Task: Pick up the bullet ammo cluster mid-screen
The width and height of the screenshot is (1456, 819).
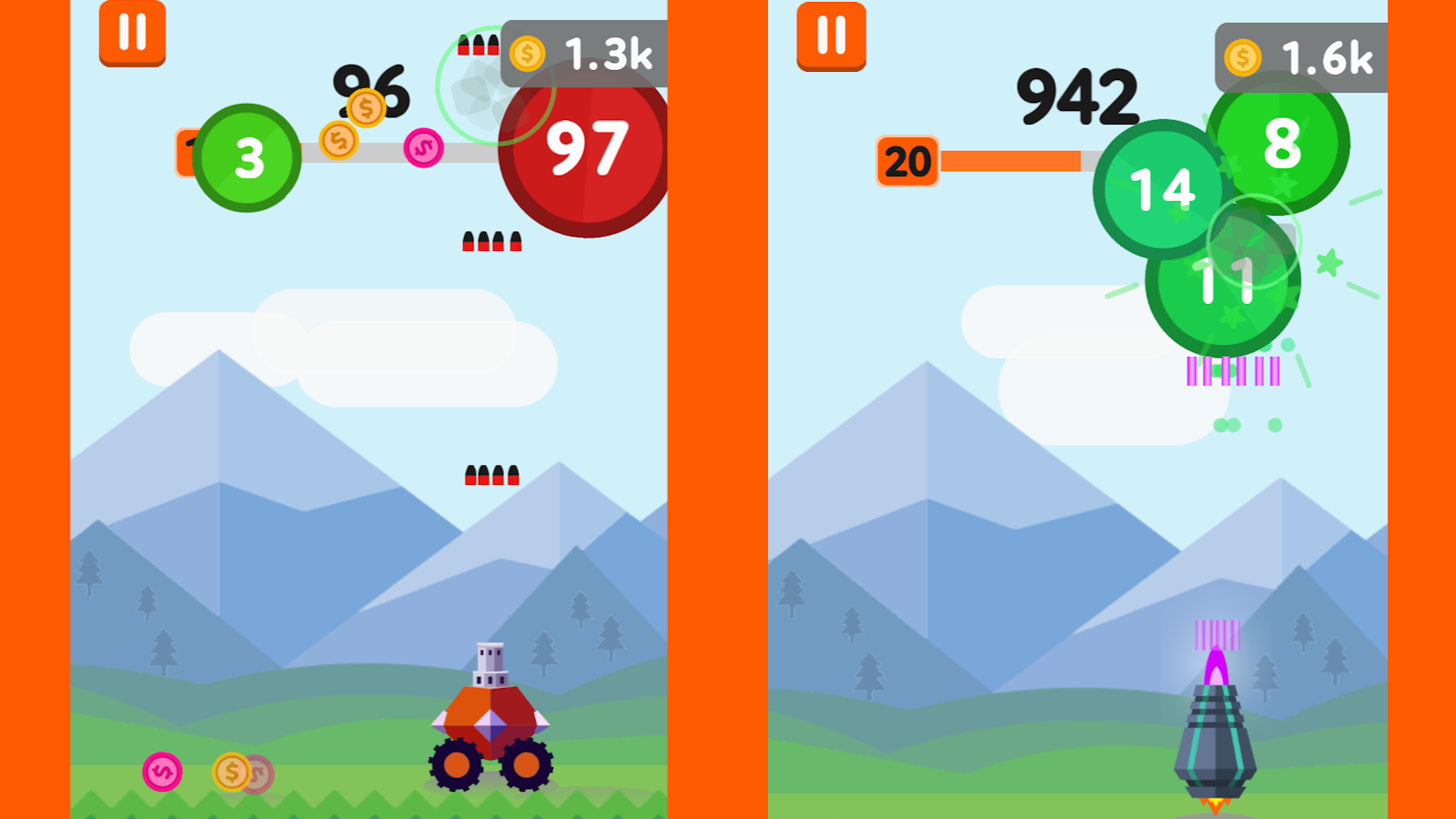Action: 491,243
